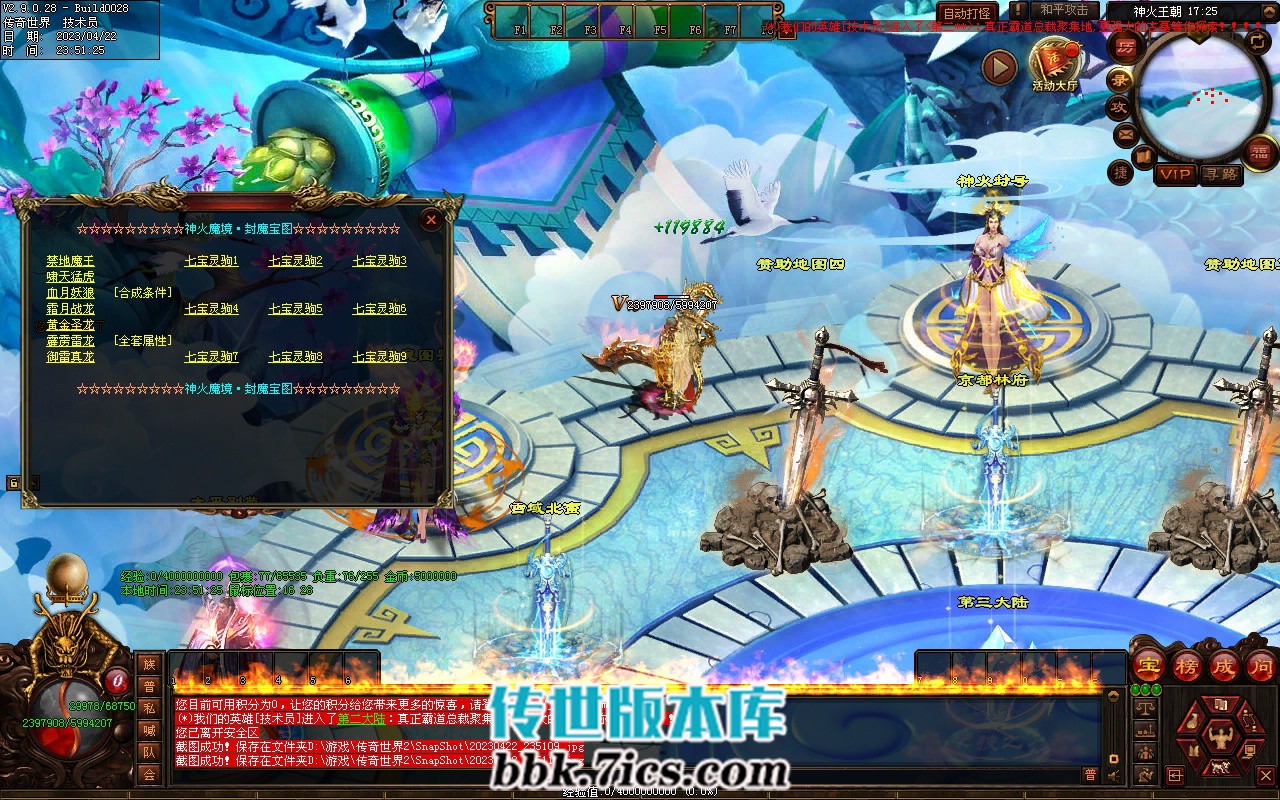1280x800 pixels.
Task: Choose the 御雷真龙 entry
Action: pyautogui.click(x=70, y=357)
